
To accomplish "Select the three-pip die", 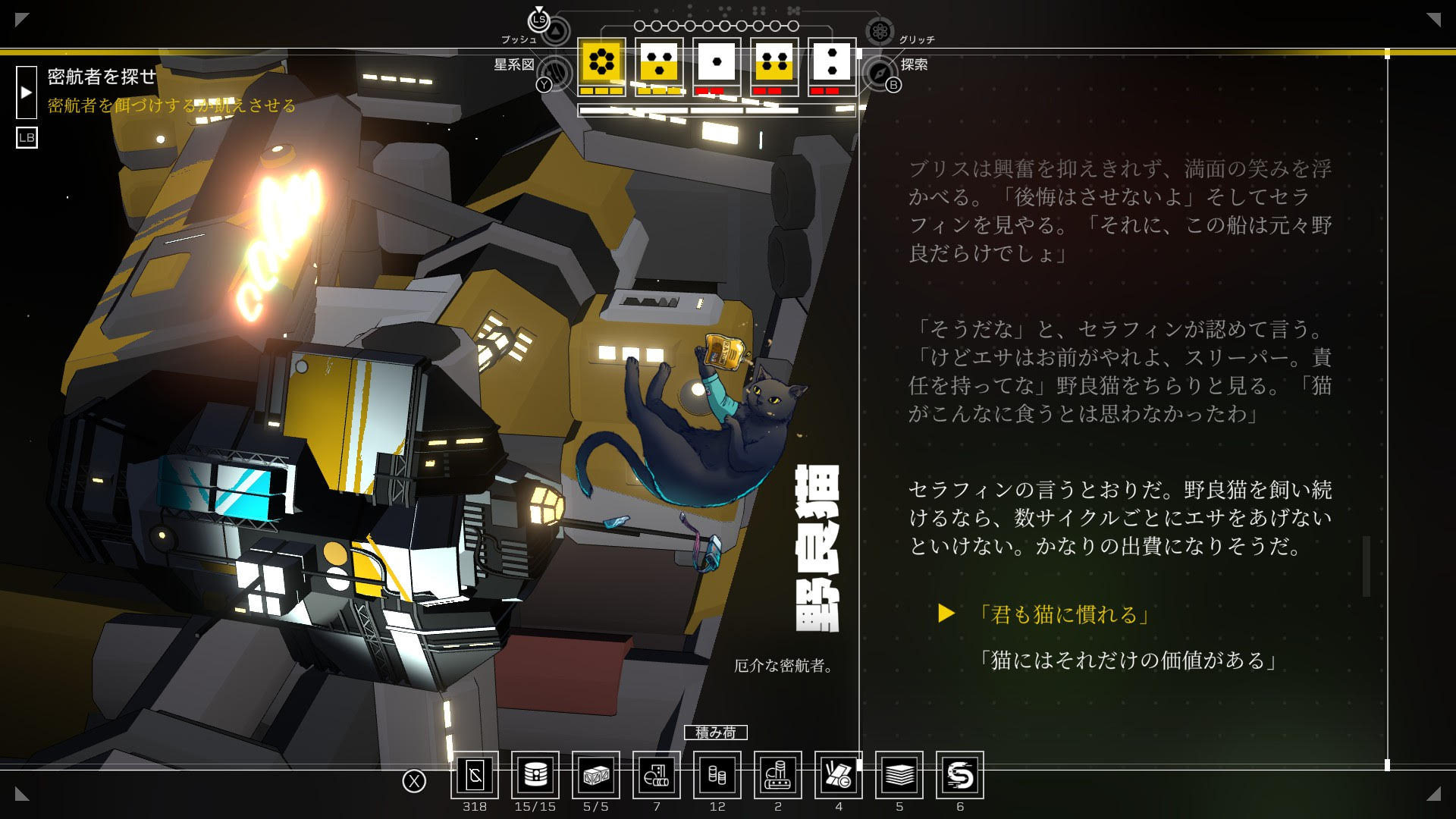I will [x=659, y=62].
